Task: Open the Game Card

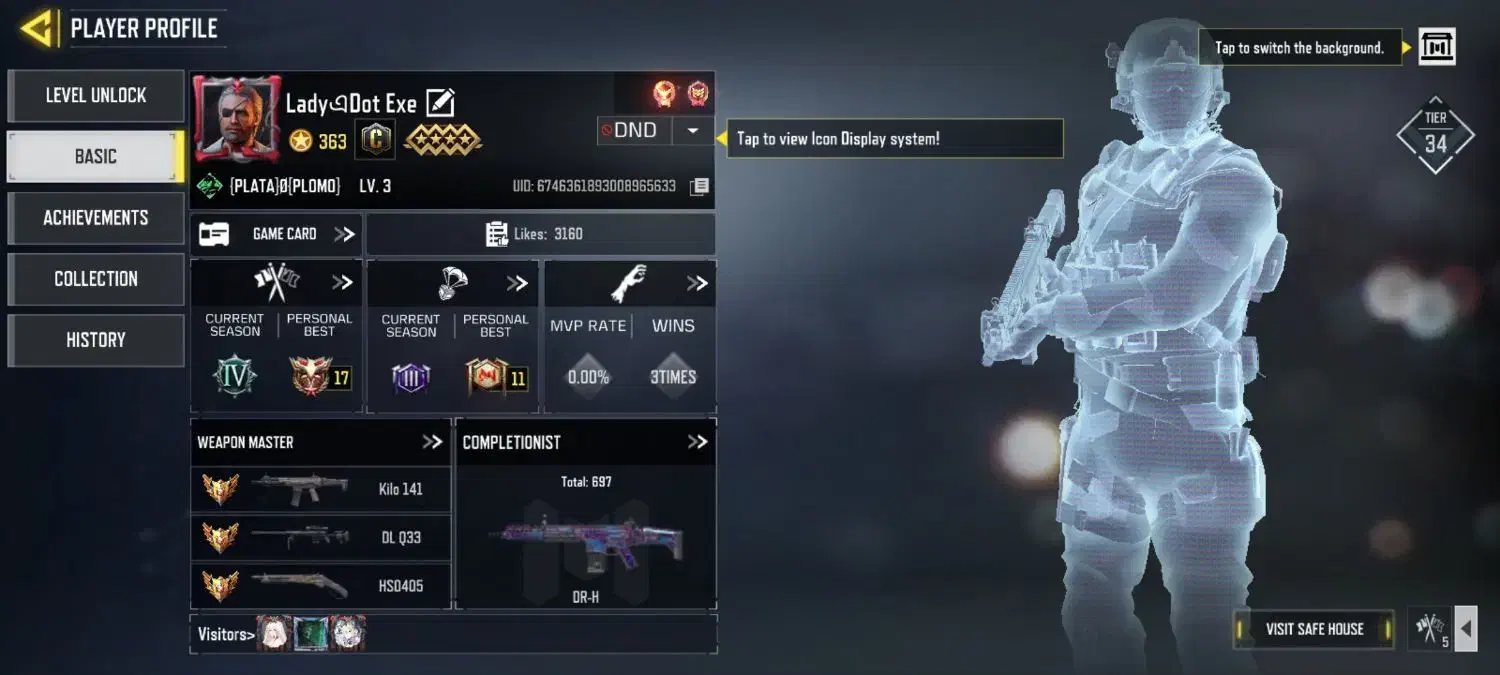Action: (x=276, y=234)
